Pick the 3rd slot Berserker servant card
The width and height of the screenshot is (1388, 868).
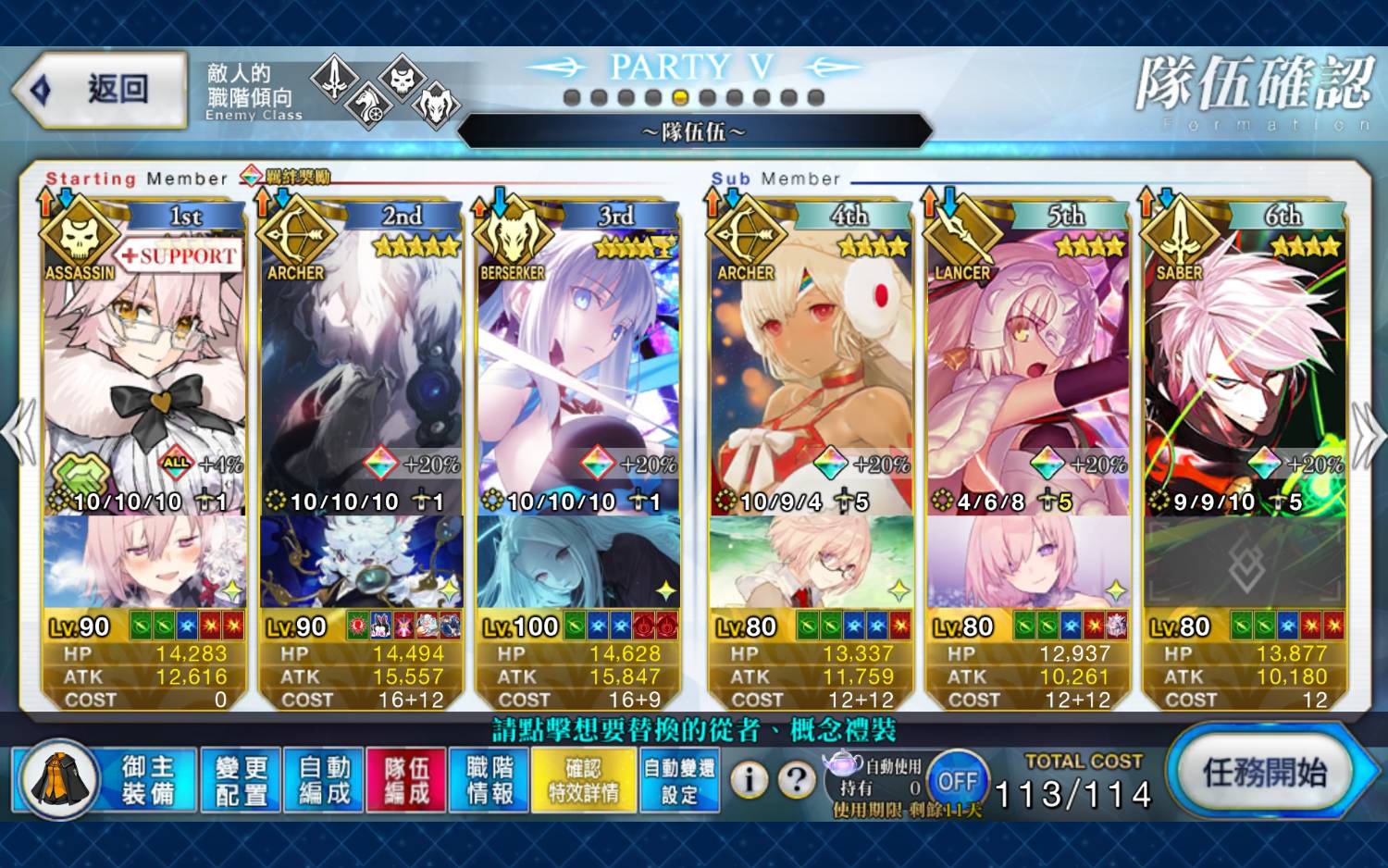pyautogui.click(x=577, y=370)
